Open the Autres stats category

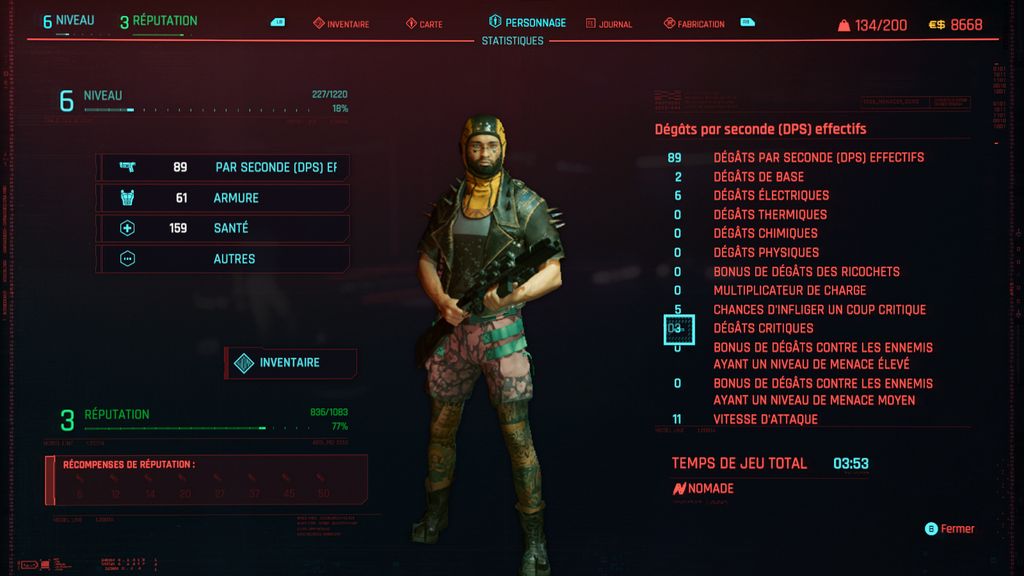(x=223, y=259)
